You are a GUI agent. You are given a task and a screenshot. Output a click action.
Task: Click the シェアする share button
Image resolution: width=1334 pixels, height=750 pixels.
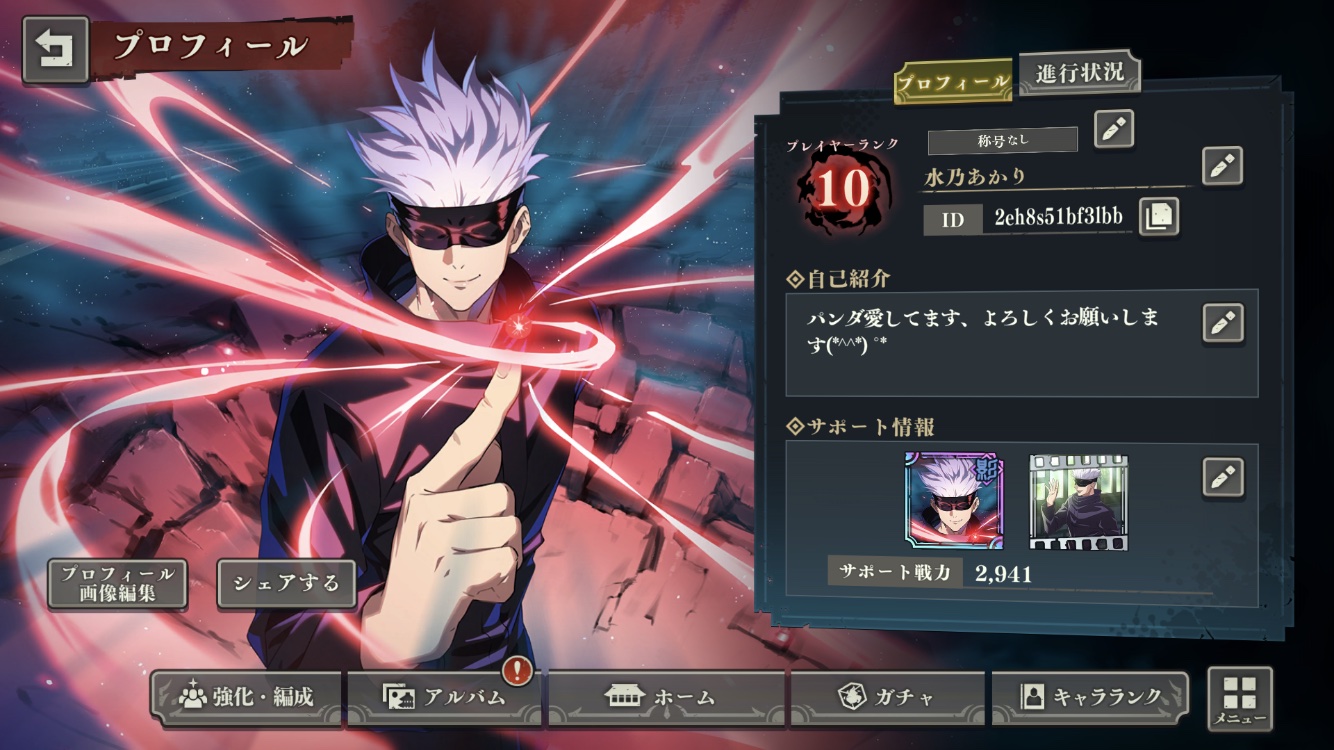click(x=286, y=584)
